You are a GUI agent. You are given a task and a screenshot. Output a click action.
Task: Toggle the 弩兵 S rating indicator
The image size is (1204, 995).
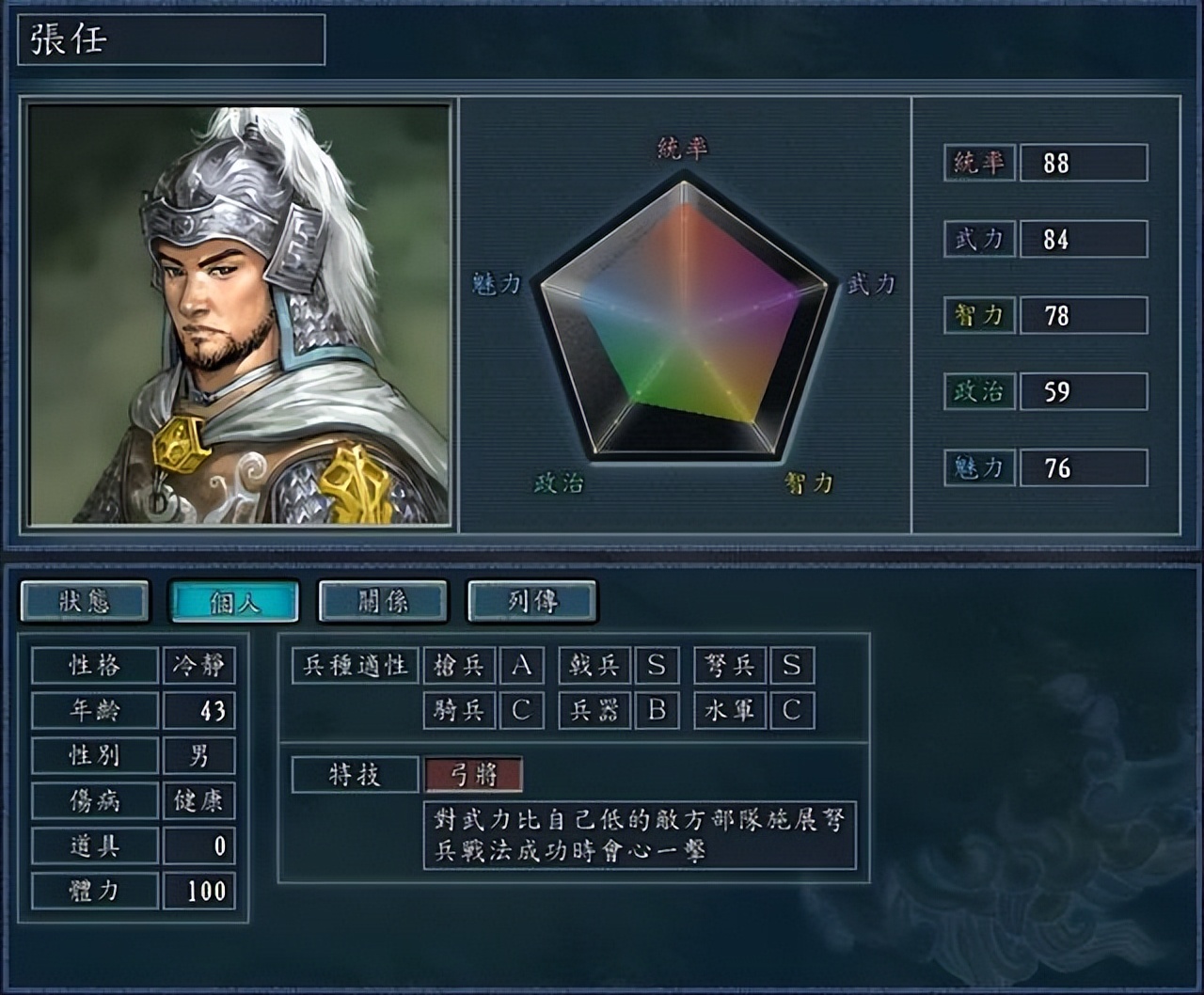(x=788, y=666)
